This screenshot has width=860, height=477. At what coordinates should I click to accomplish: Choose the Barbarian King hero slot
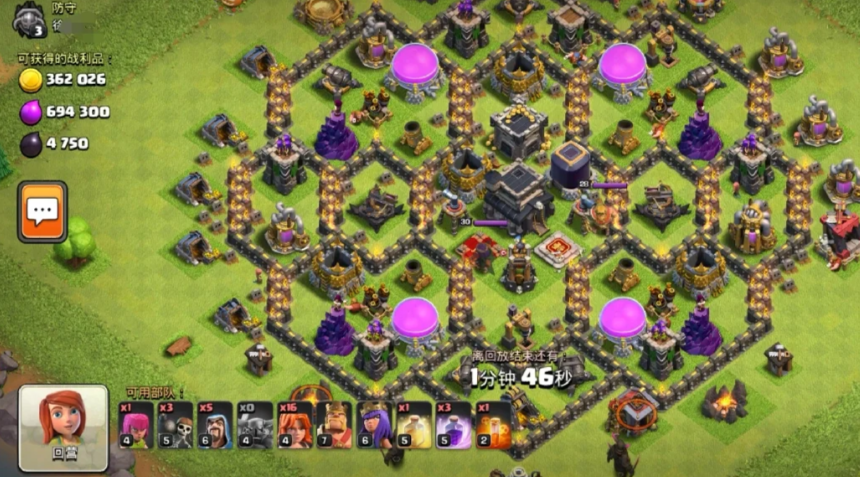pyautogui.click(x=334, y=425)
